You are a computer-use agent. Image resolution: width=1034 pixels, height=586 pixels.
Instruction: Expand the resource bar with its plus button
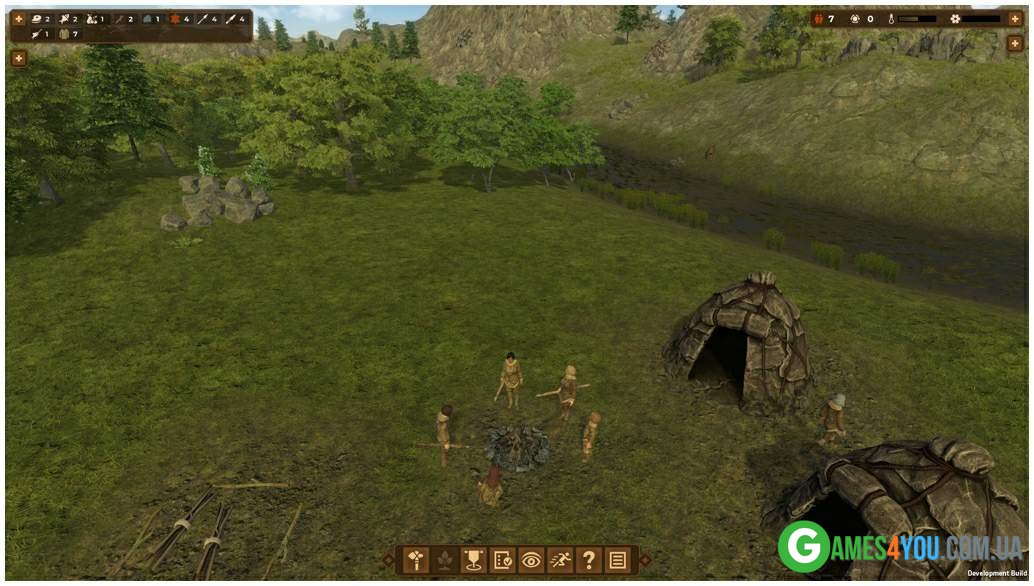click(18, 19)
